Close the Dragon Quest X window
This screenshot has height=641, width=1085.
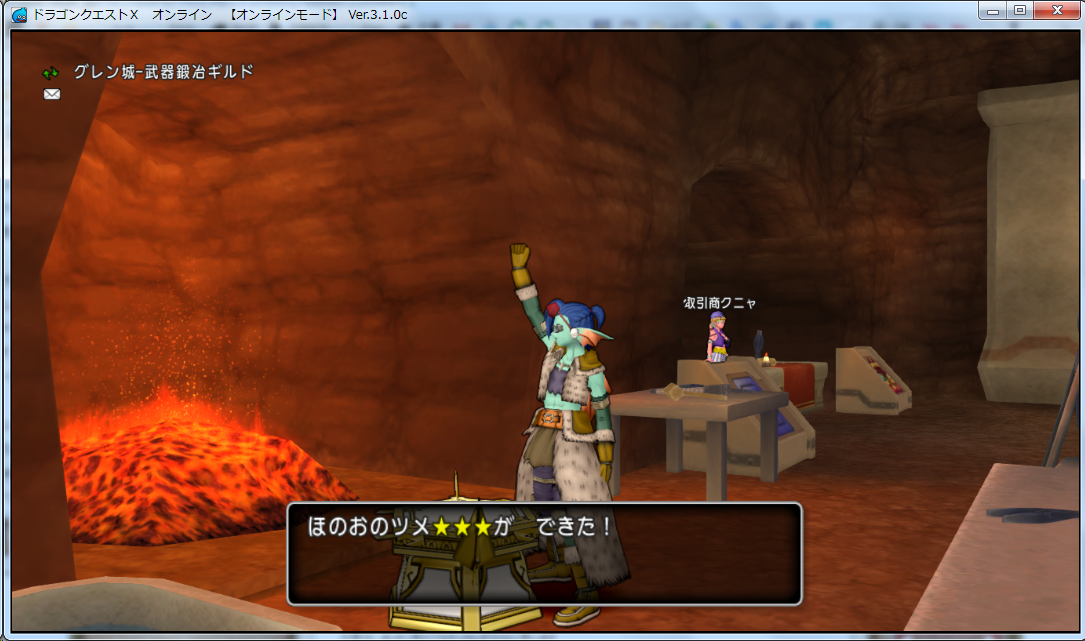(1054, 10)
